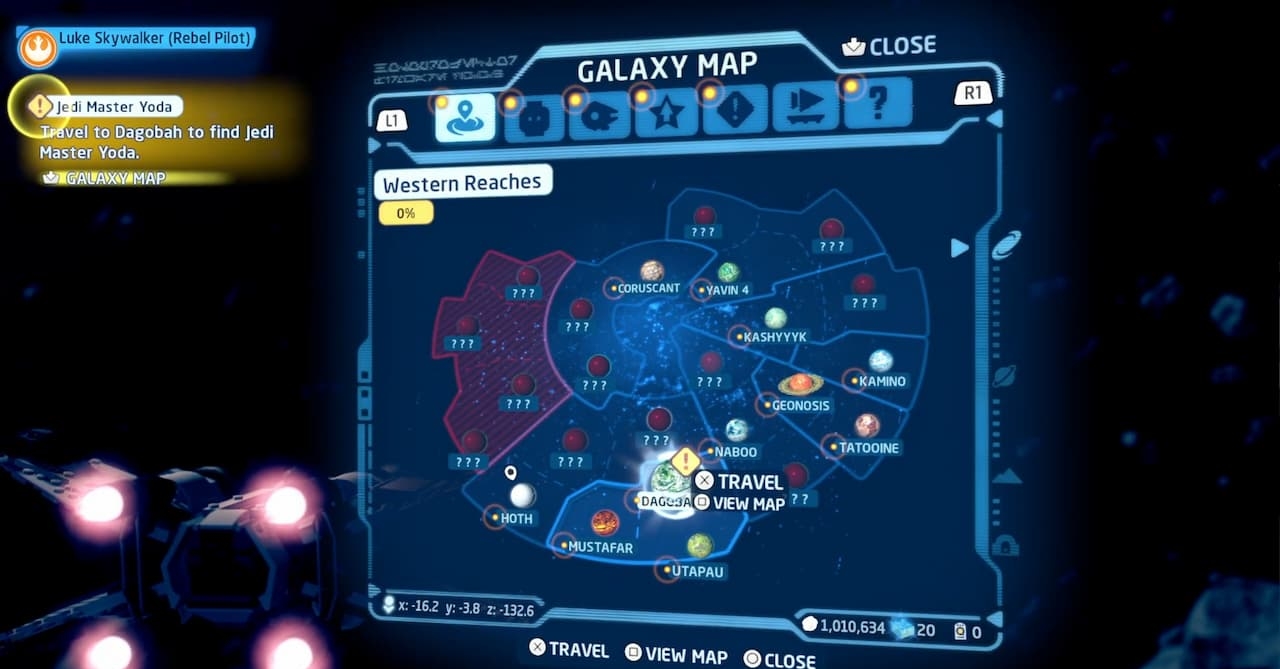
Task: Switch to the LEGO head characters tab
Action: [x=534, y=118]
